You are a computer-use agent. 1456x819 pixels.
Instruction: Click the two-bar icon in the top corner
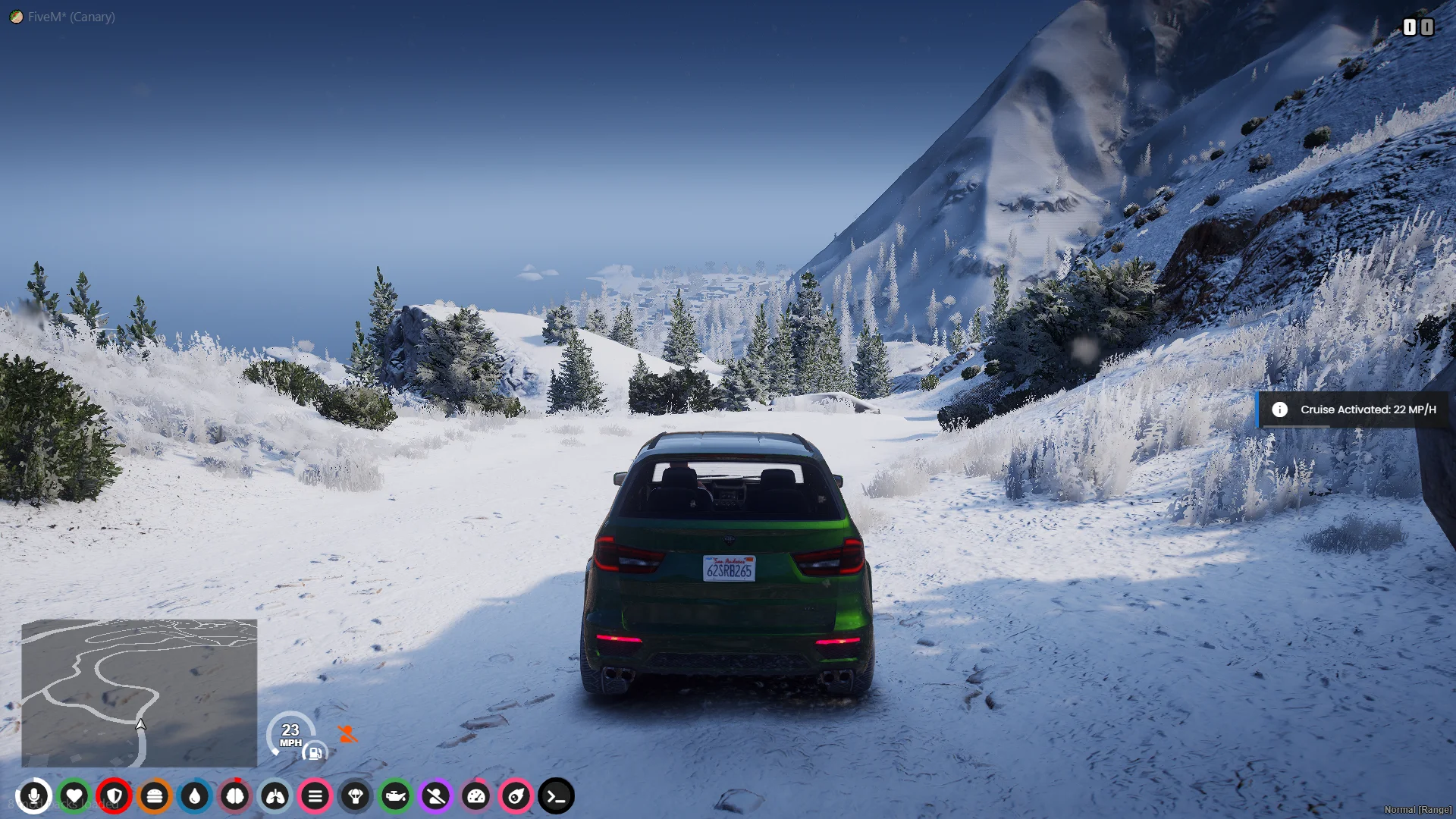coord(1417,27)
